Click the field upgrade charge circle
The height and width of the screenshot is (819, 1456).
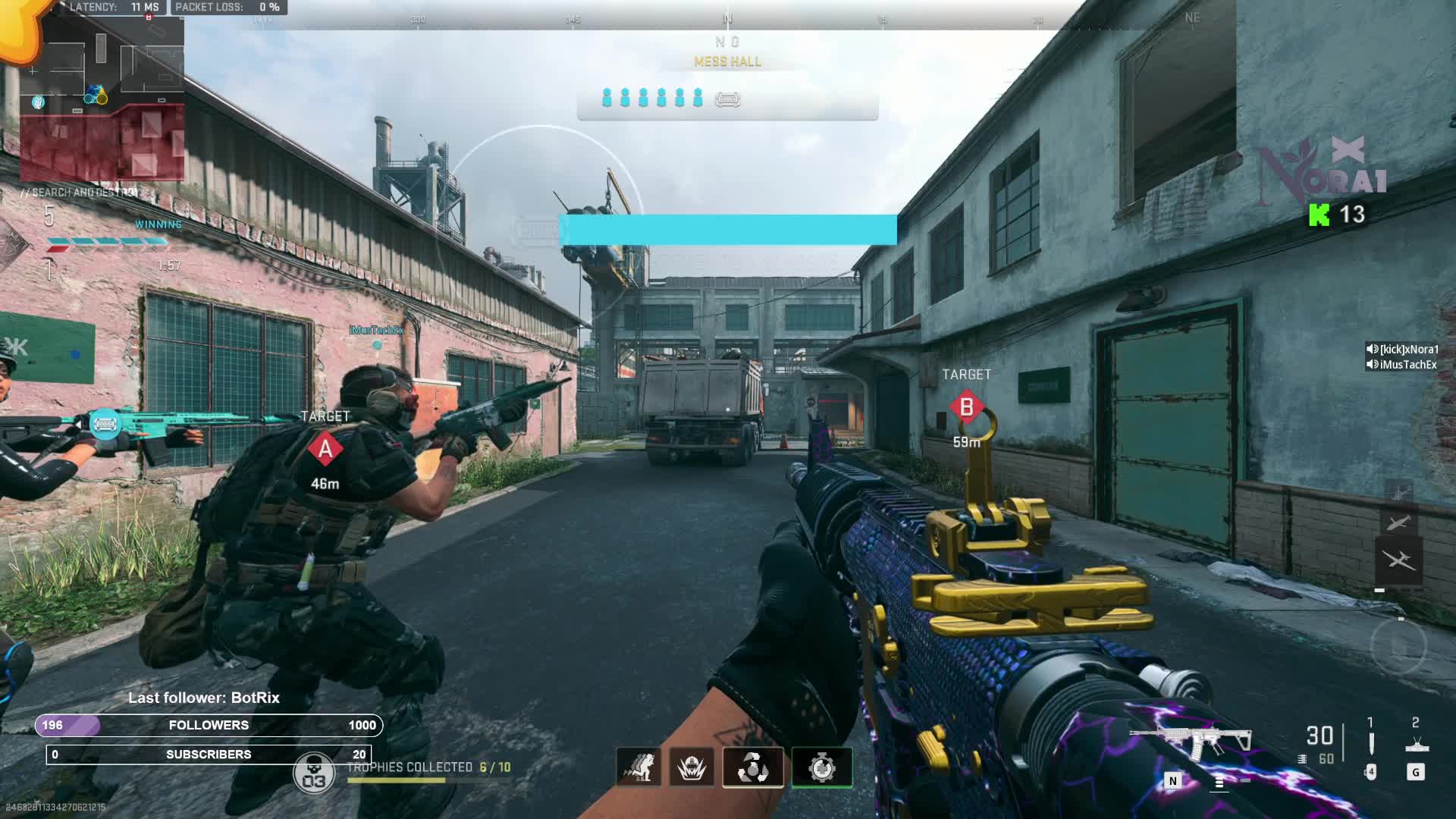(1398, 646)
